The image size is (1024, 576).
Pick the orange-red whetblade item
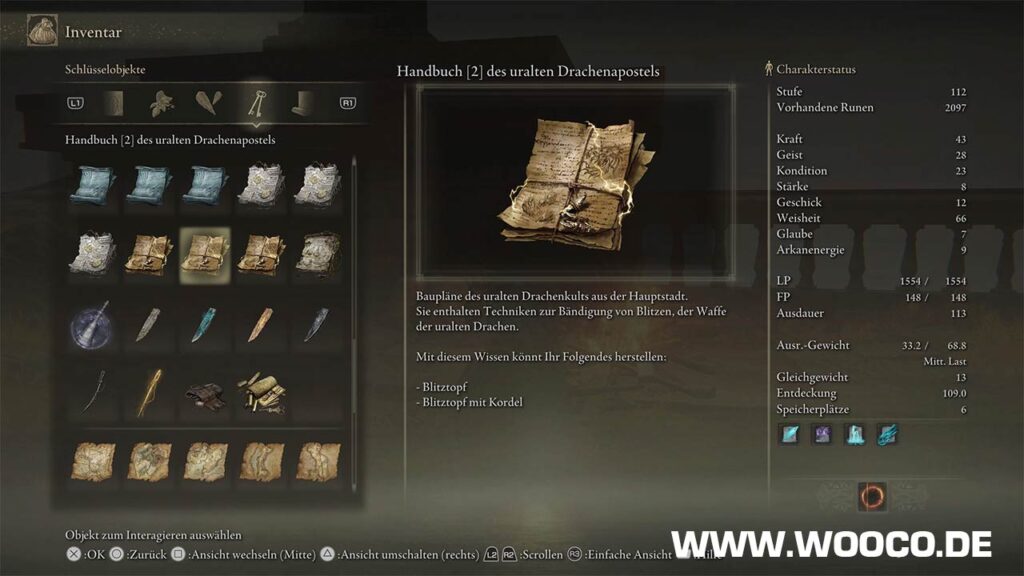coord(260,324)
